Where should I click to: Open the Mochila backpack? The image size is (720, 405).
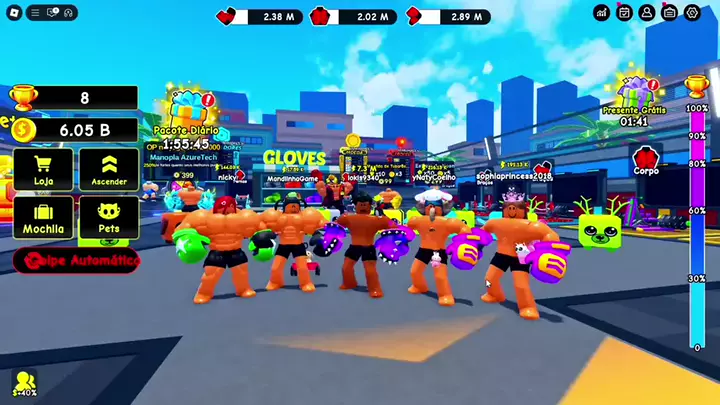[43, 216]
